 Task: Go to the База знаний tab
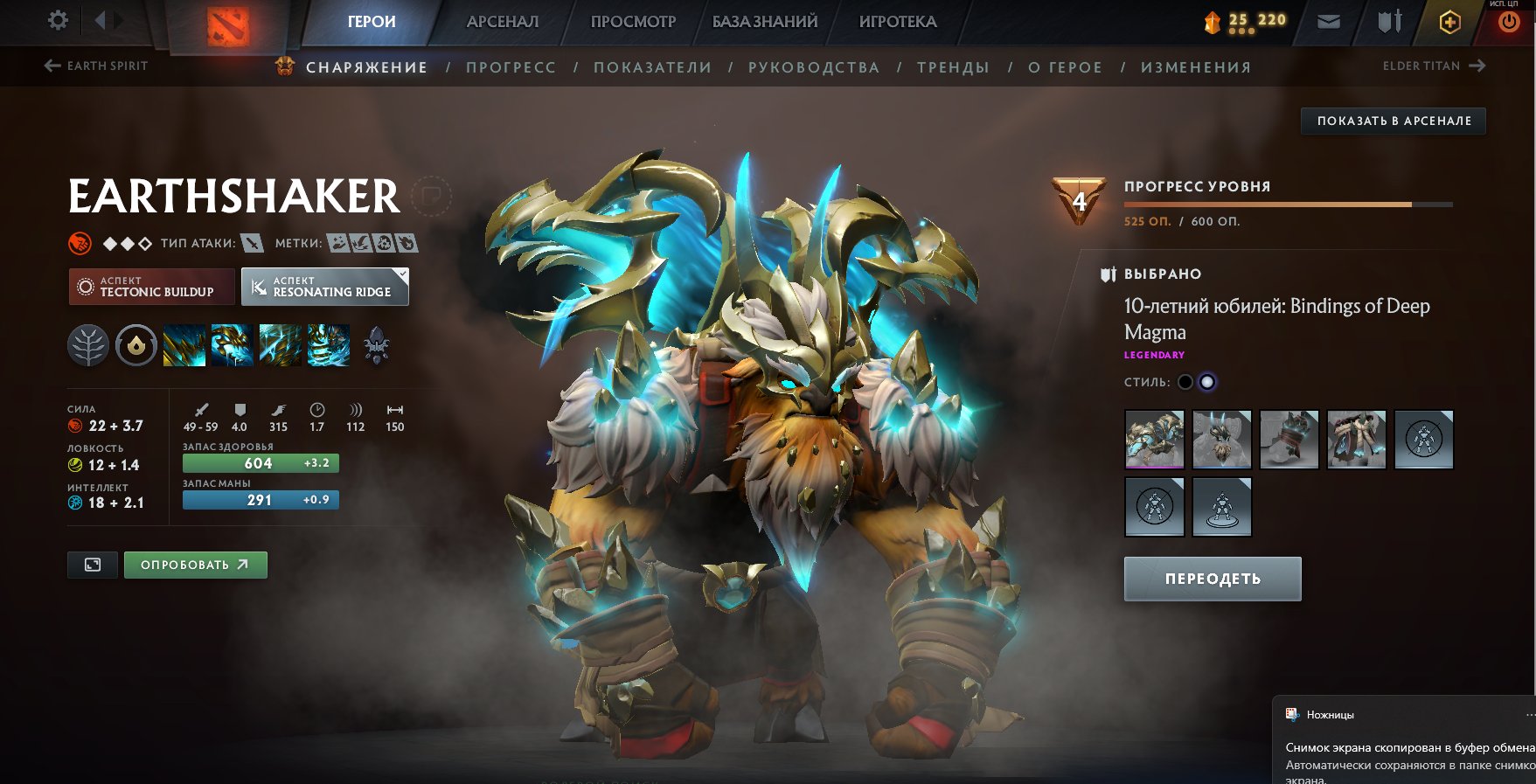(765, 22)
